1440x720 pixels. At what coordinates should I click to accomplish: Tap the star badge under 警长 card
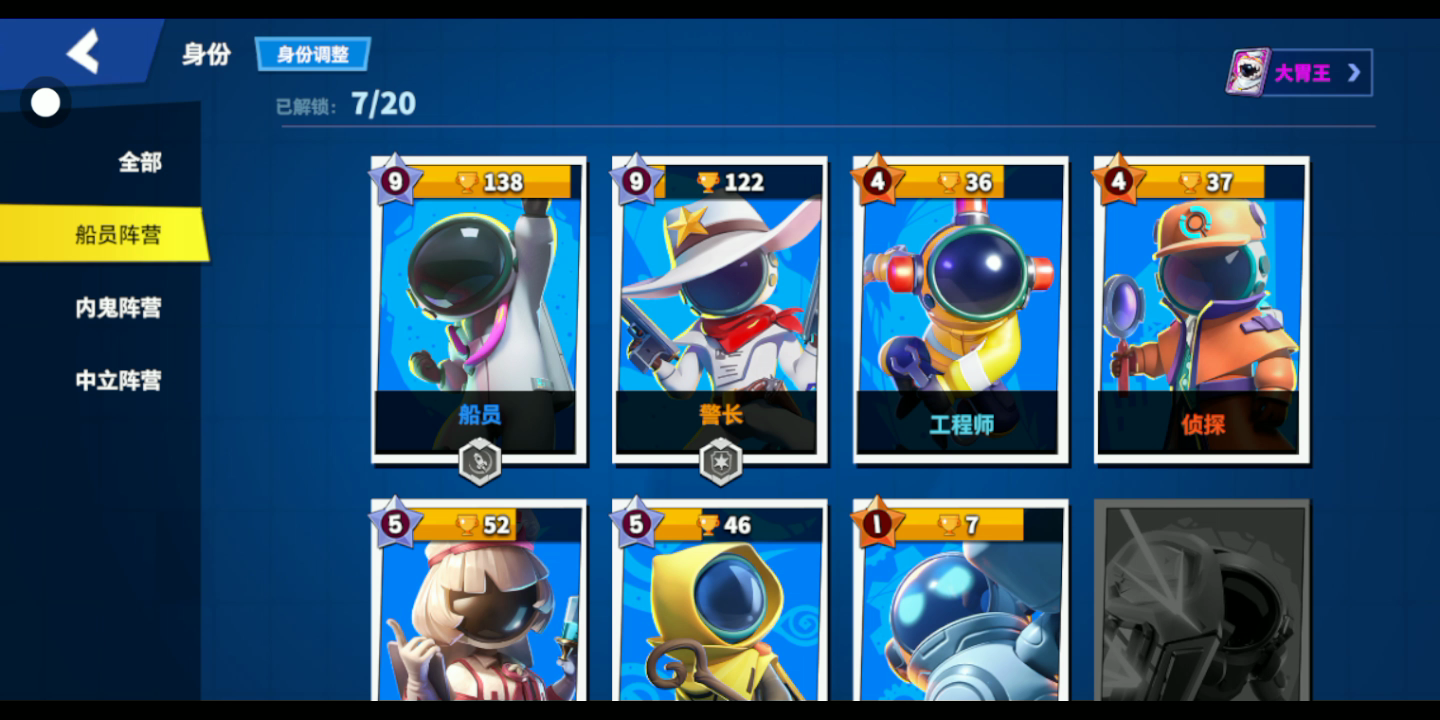tap(720, 463)
